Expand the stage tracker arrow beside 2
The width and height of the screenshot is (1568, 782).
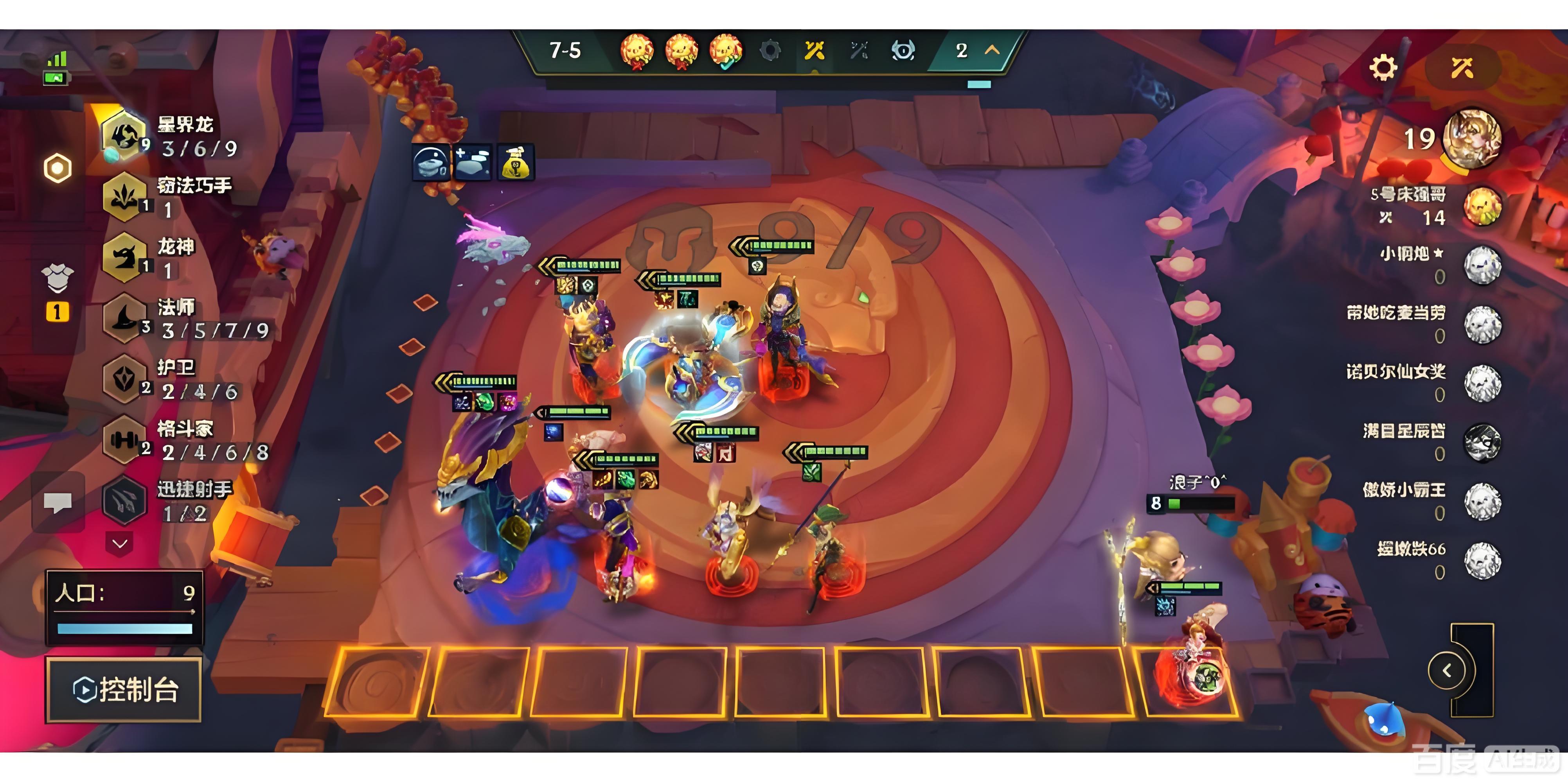click(992, 50)
